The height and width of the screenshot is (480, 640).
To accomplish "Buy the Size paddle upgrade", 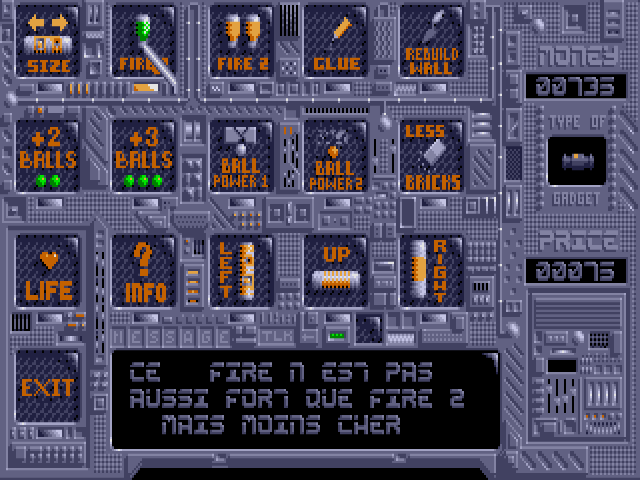I will (48, 42).
